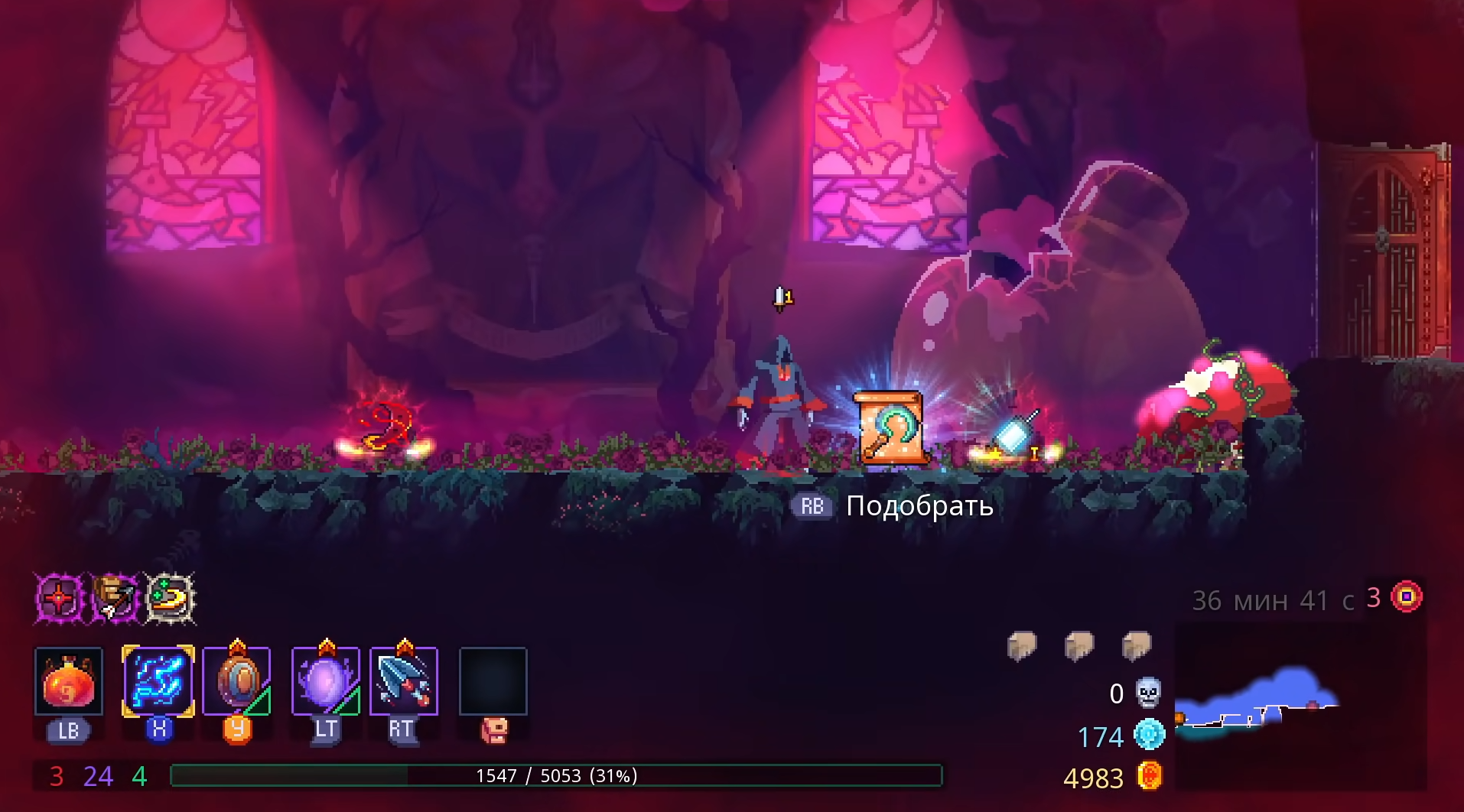Click the boss cell difficulty icon

[x=1407, y=596]
